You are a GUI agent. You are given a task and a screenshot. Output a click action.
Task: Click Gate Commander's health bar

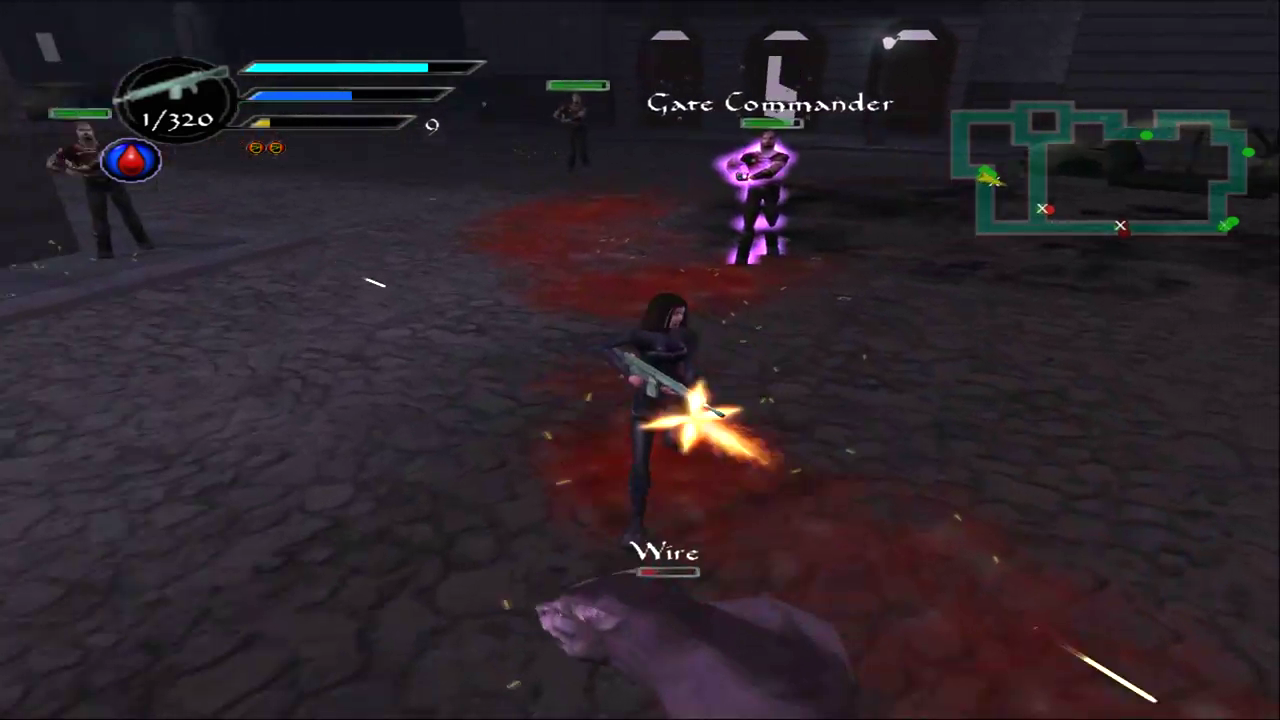click(x=770, y=122)
